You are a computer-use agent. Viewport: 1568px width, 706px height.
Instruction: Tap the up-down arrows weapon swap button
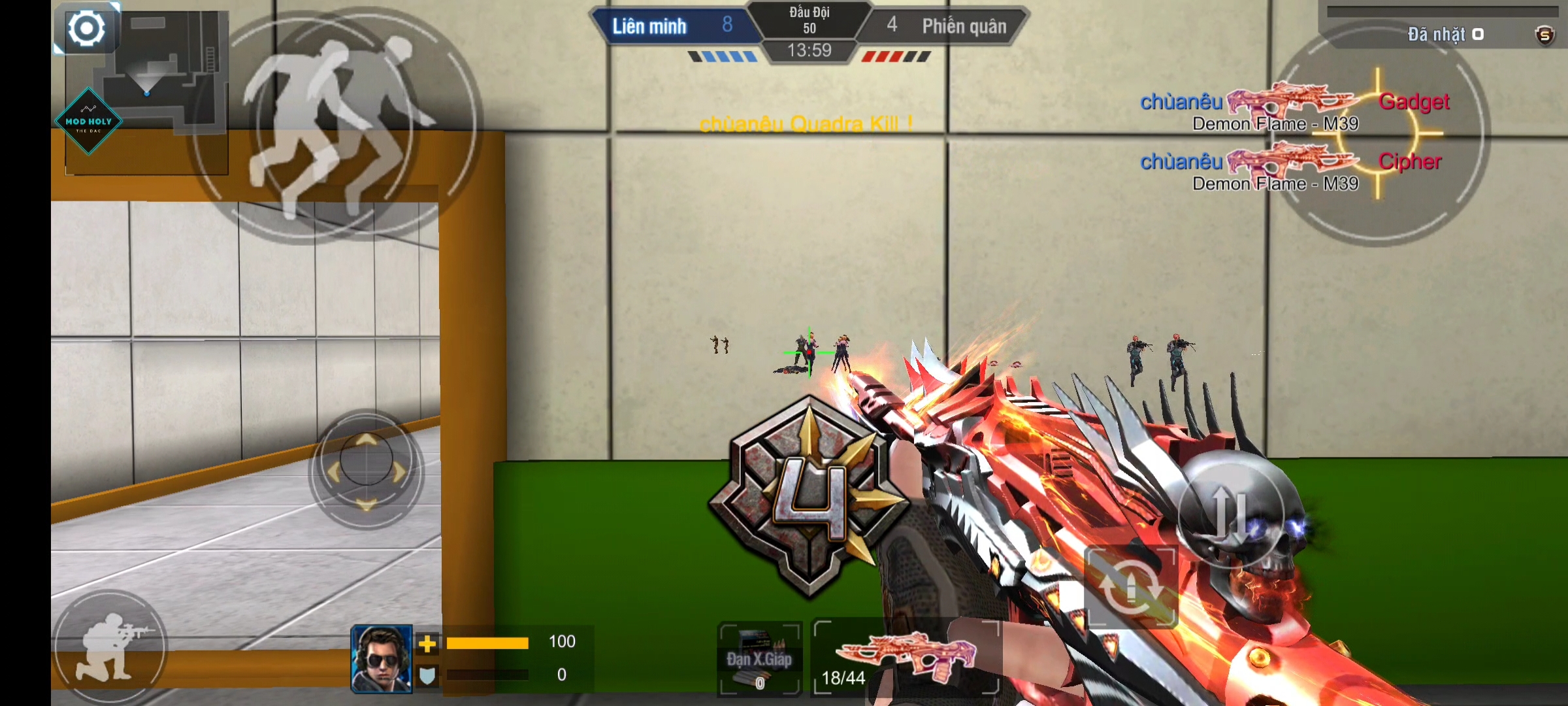(x=1231, y=515)
